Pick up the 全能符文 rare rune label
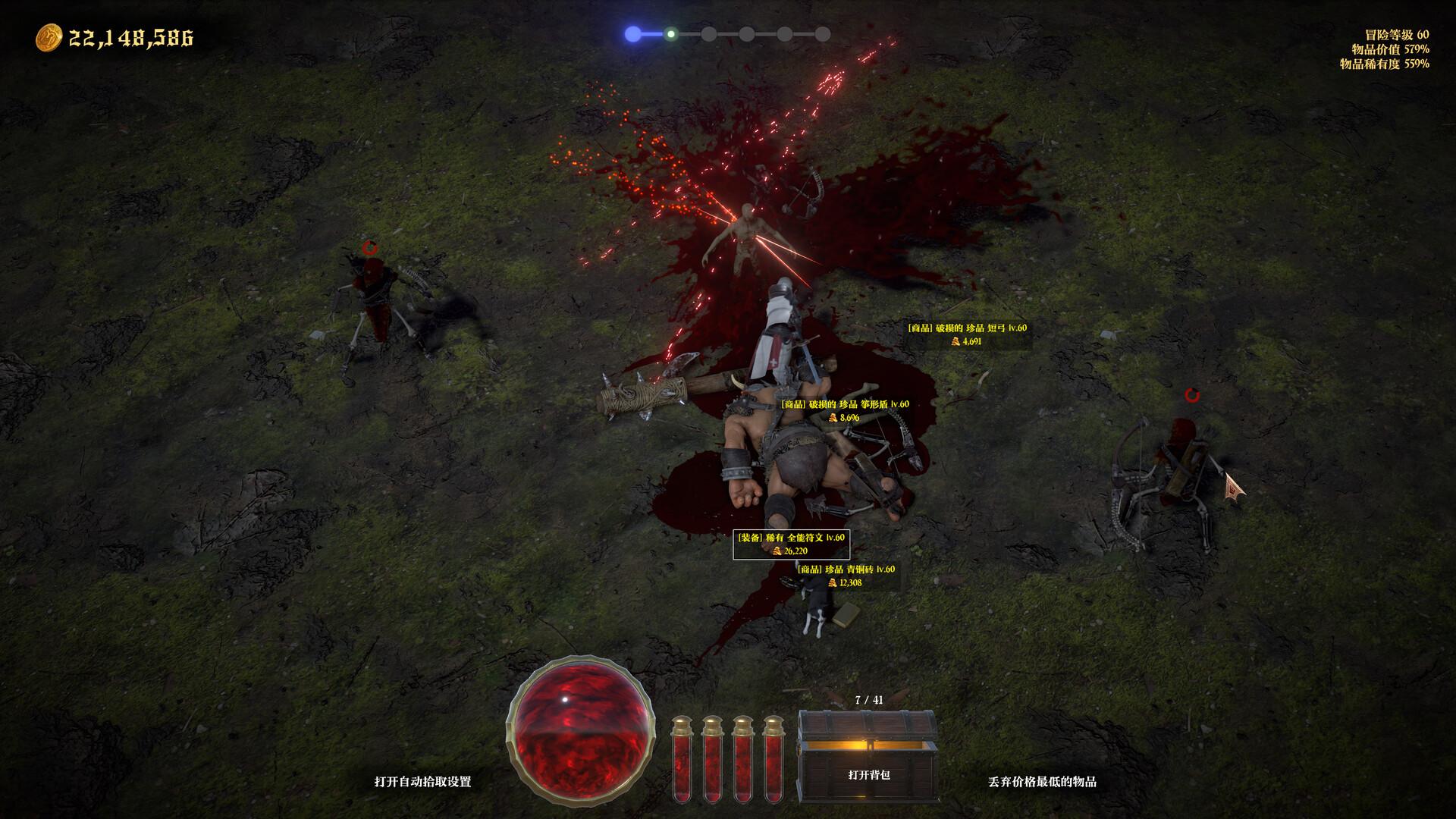The image size is (1456, 819). pyautogui.click(x=790, y=544)
